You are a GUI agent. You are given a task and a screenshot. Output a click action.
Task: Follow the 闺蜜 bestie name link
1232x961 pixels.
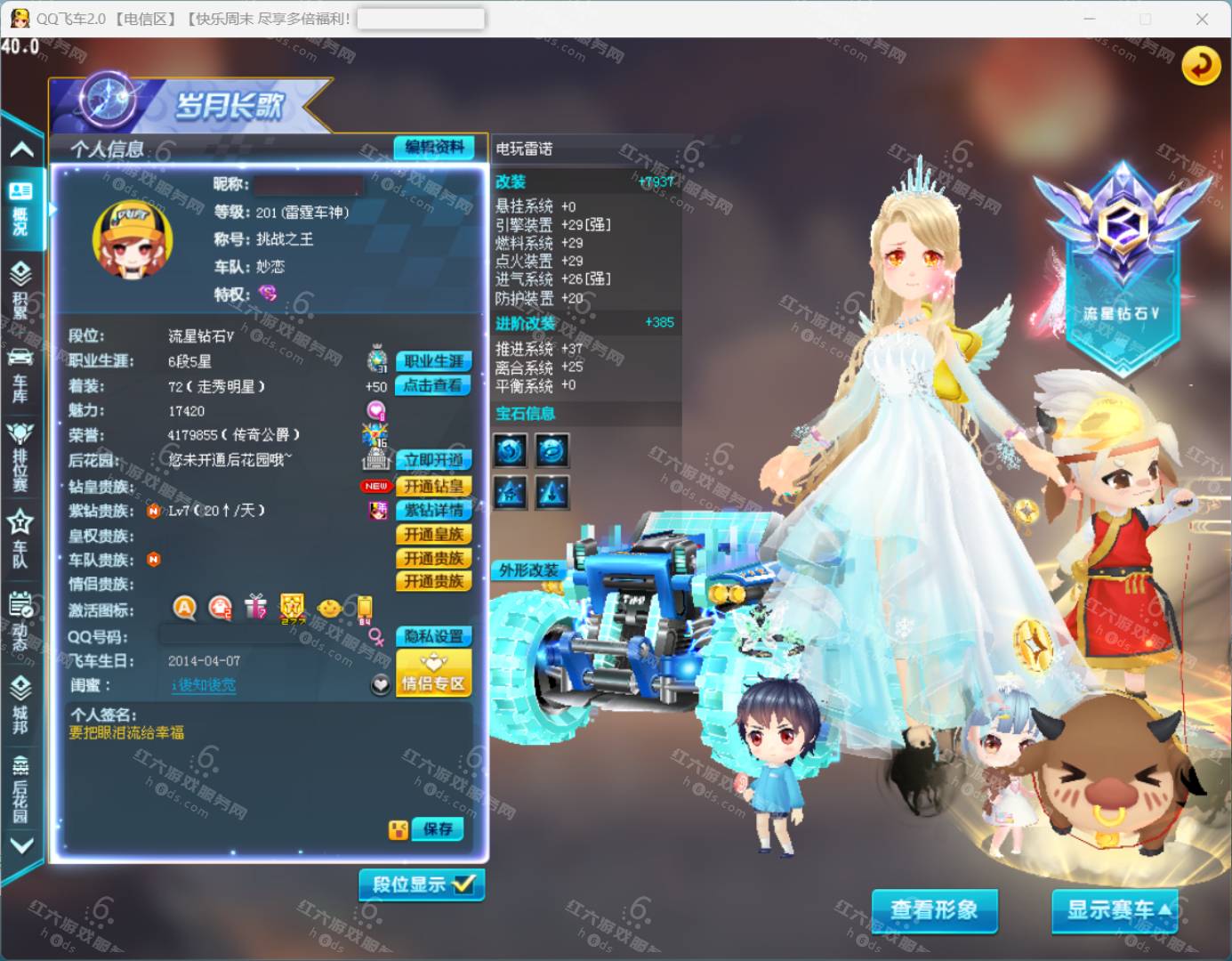pyautogui.click(x=204, y=685)
